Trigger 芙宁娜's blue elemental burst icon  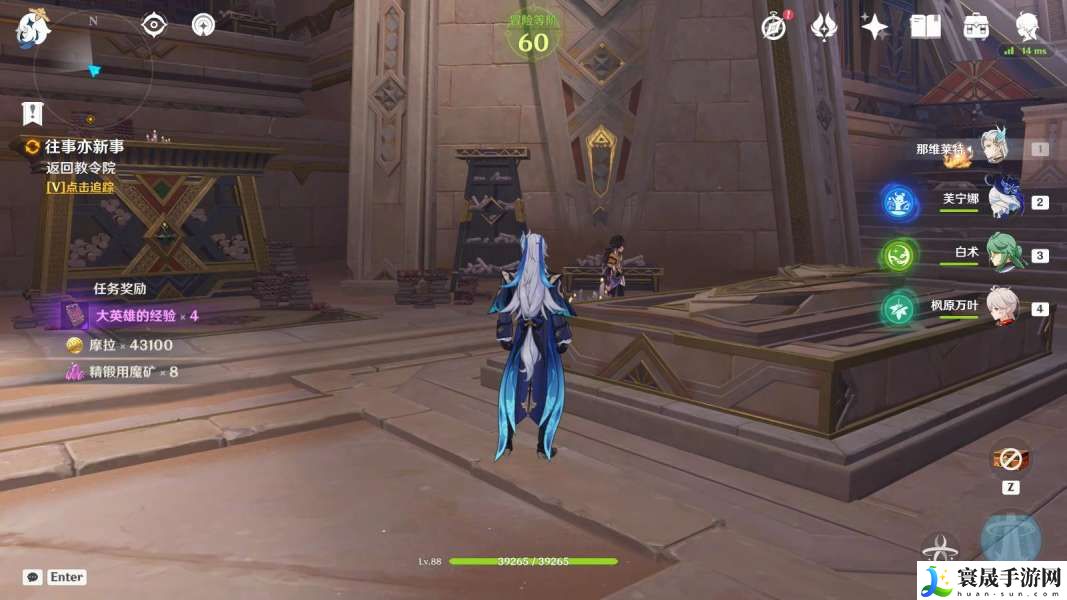coord(899,202)
